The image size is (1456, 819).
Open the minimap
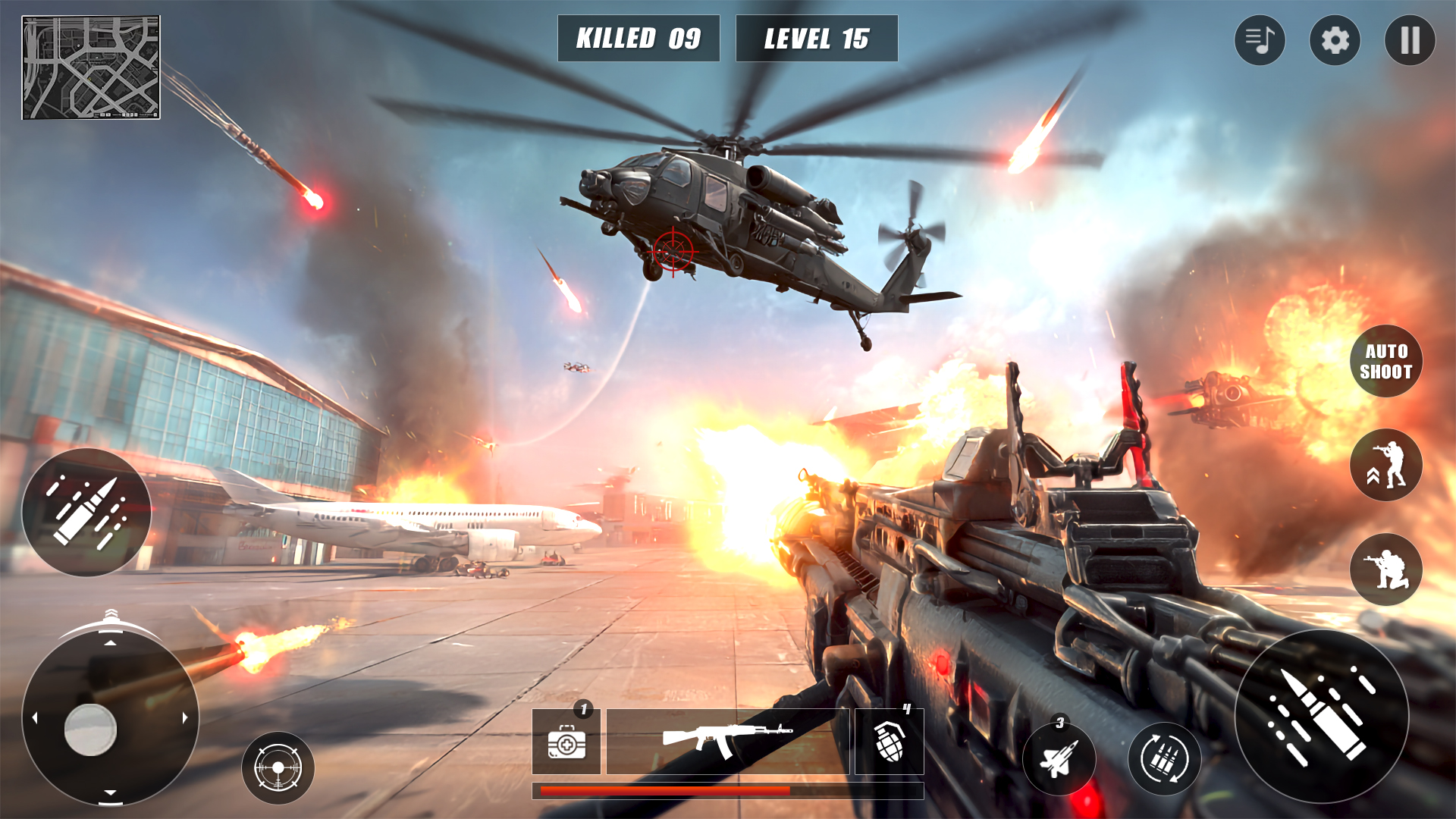tap(91, 67)
